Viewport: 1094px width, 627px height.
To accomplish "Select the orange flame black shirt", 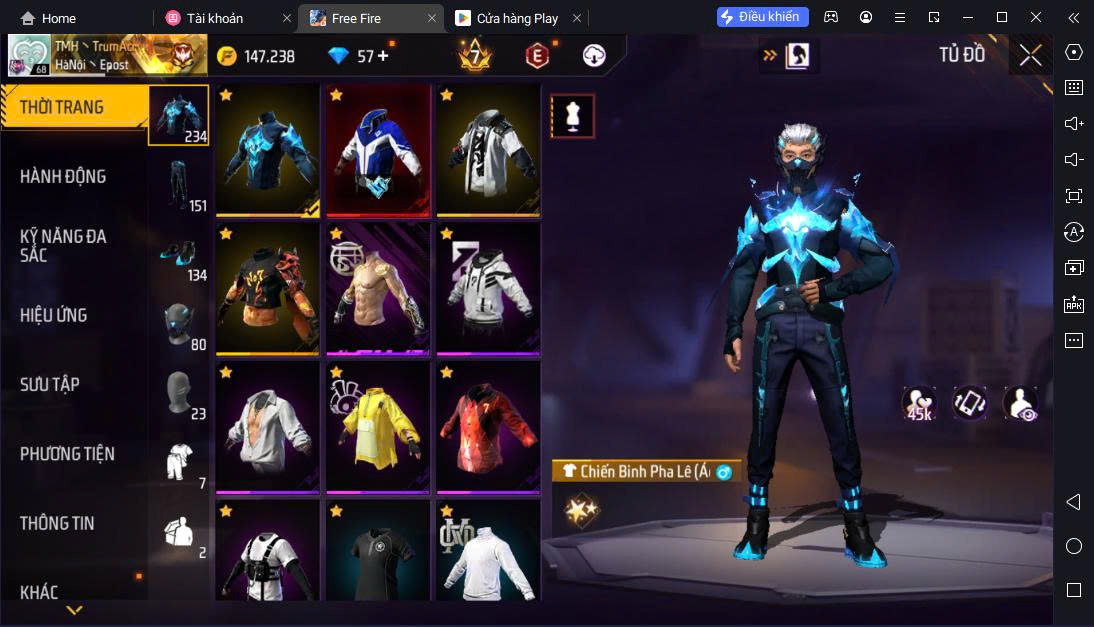I will tap(267, 289).
